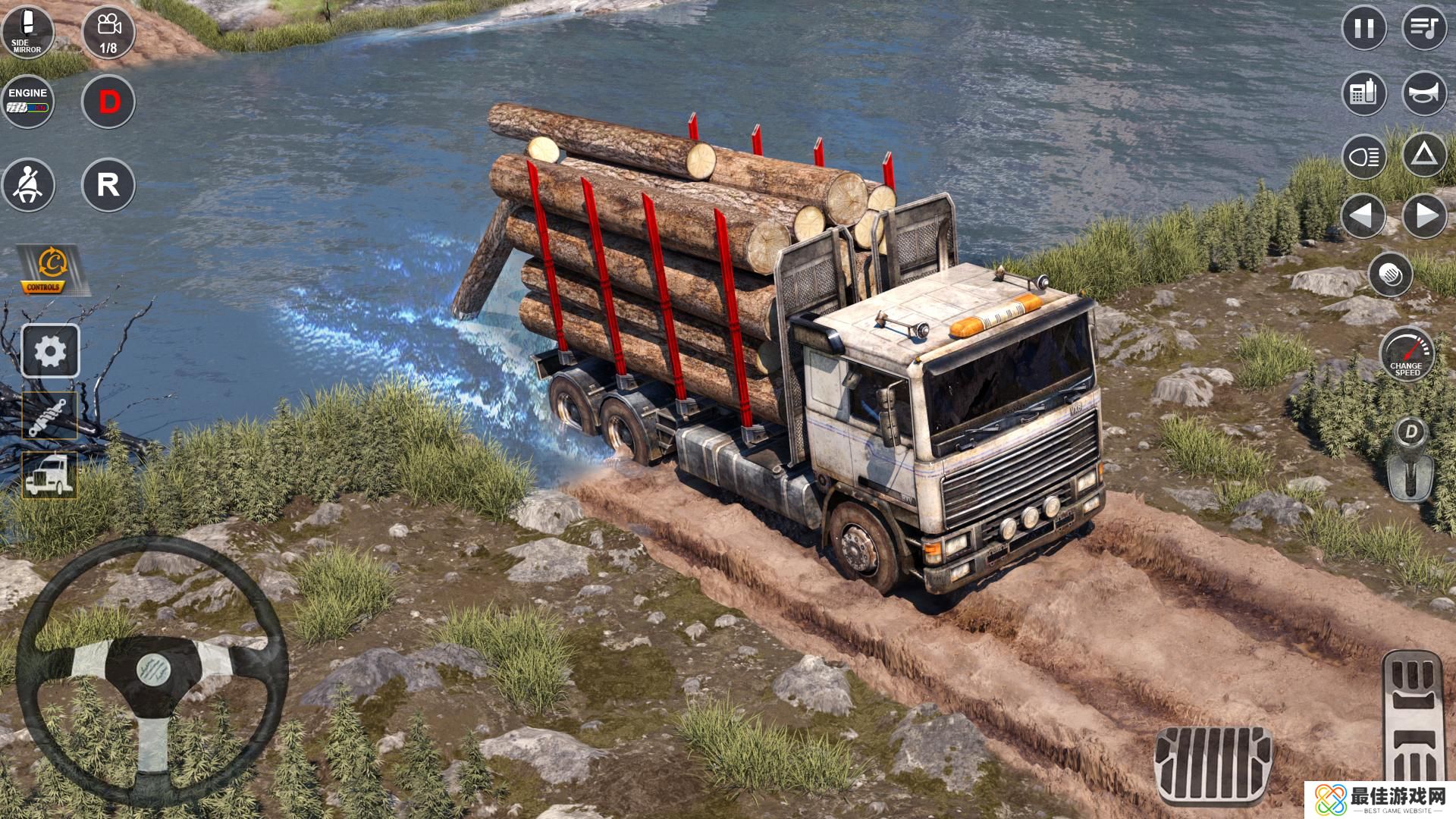Screen dimensions: 1456x819
Task: Open the gear settings menu
Action: pos(50,351)
